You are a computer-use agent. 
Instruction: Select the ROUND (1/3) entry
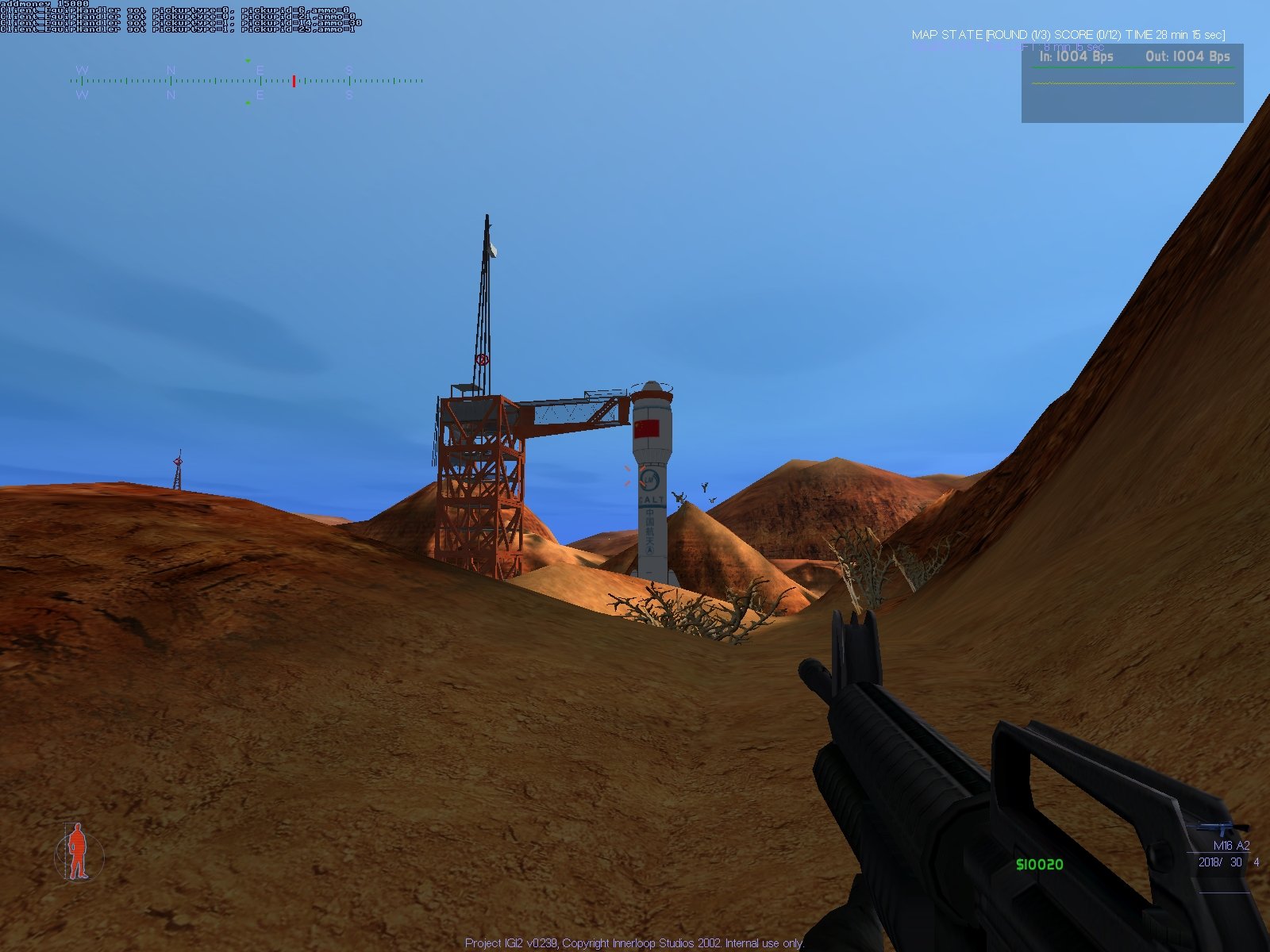[1018, 35]
